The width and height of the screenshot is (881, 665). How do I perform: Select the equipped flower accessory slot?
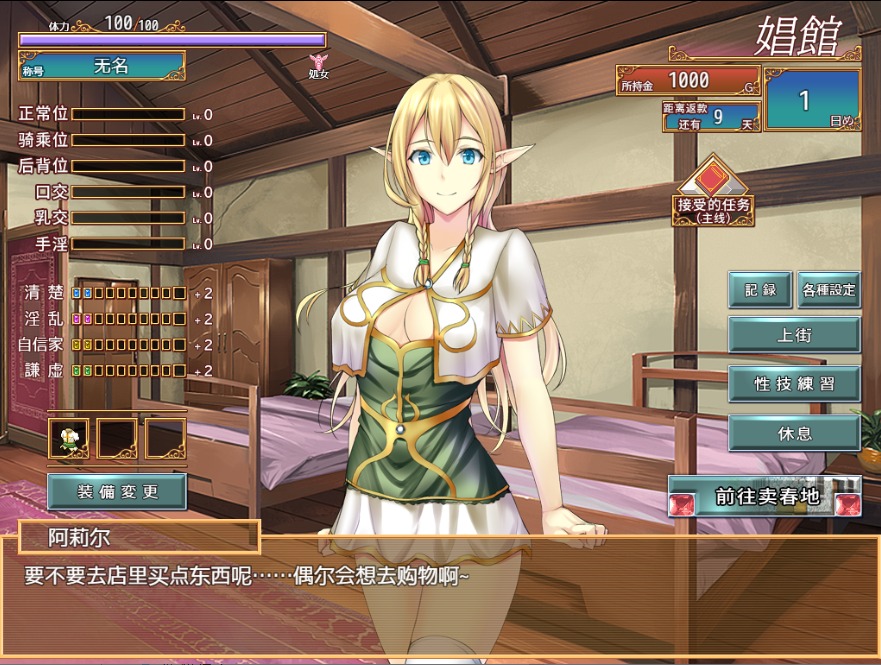pos(68,438)
